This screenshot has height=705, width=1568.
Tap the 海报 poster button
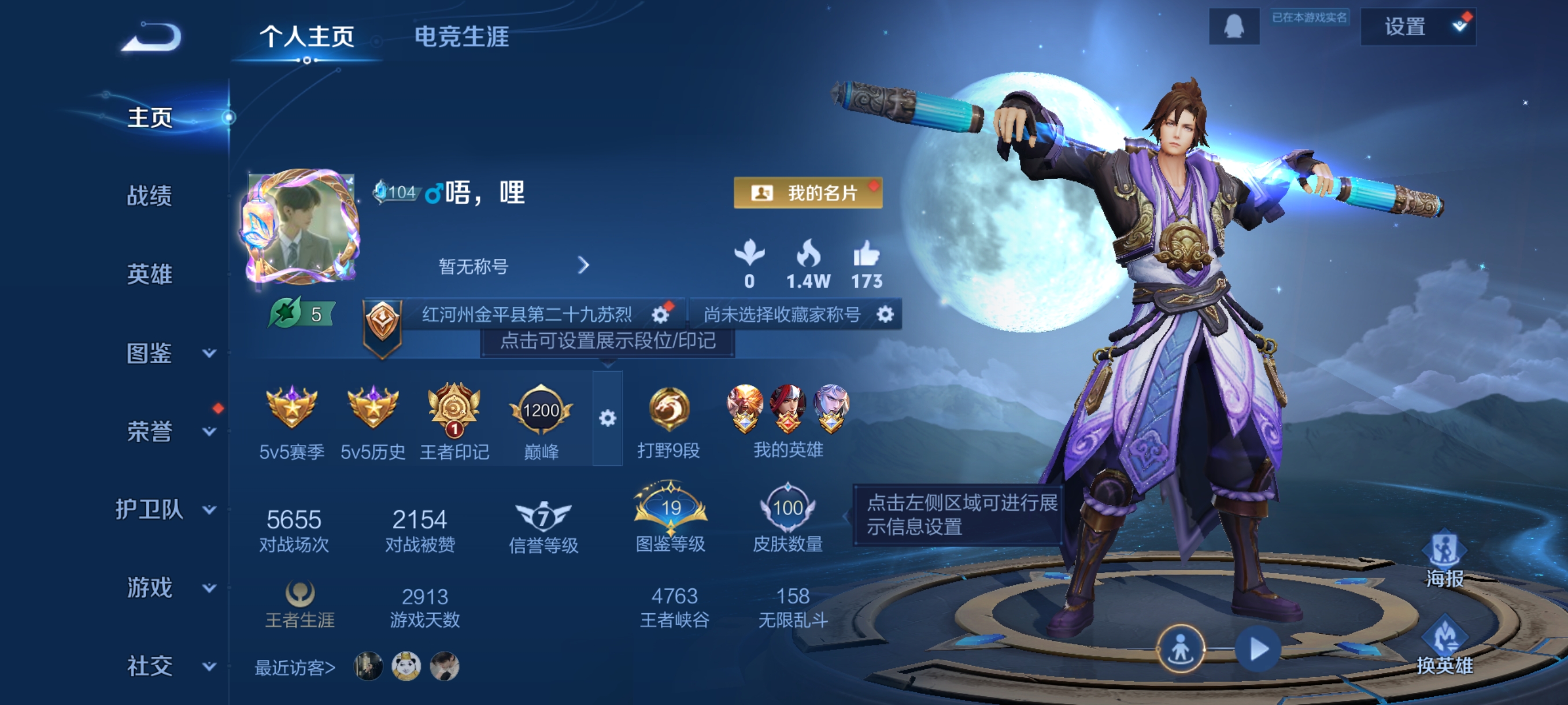coord(1444,559)
